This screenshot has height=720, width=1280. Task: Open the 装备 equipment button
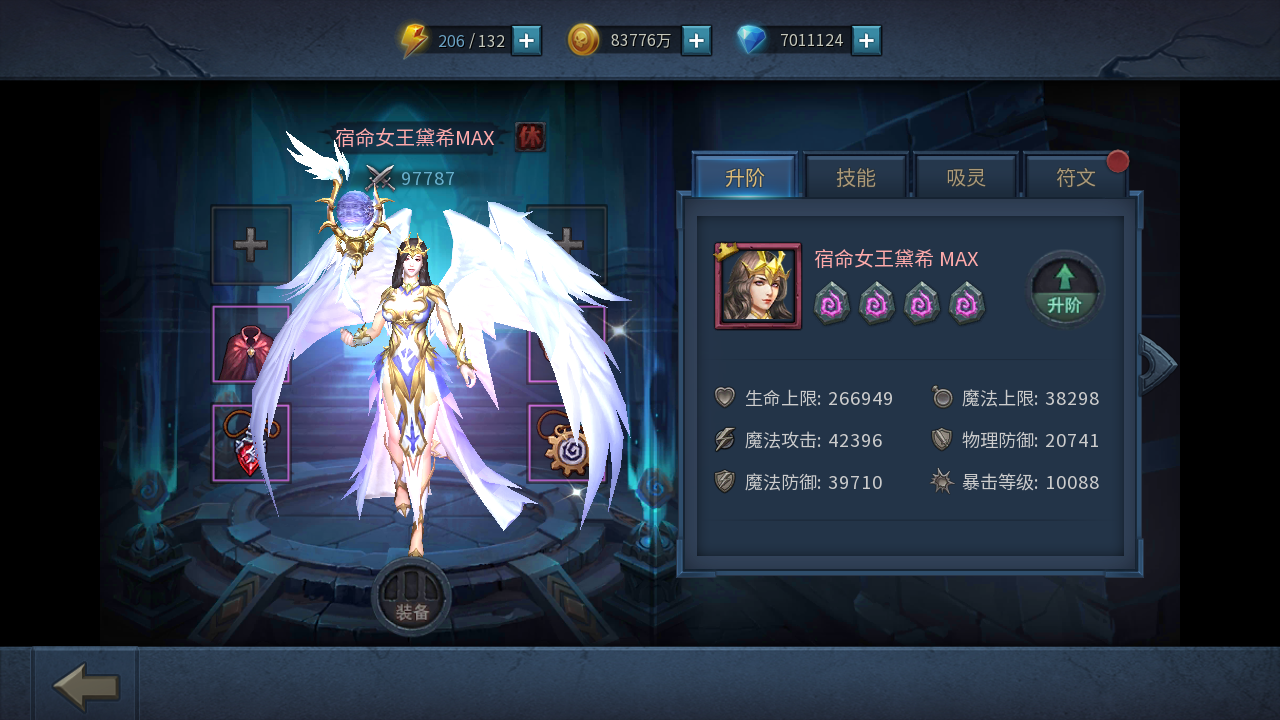coord(411,598)
